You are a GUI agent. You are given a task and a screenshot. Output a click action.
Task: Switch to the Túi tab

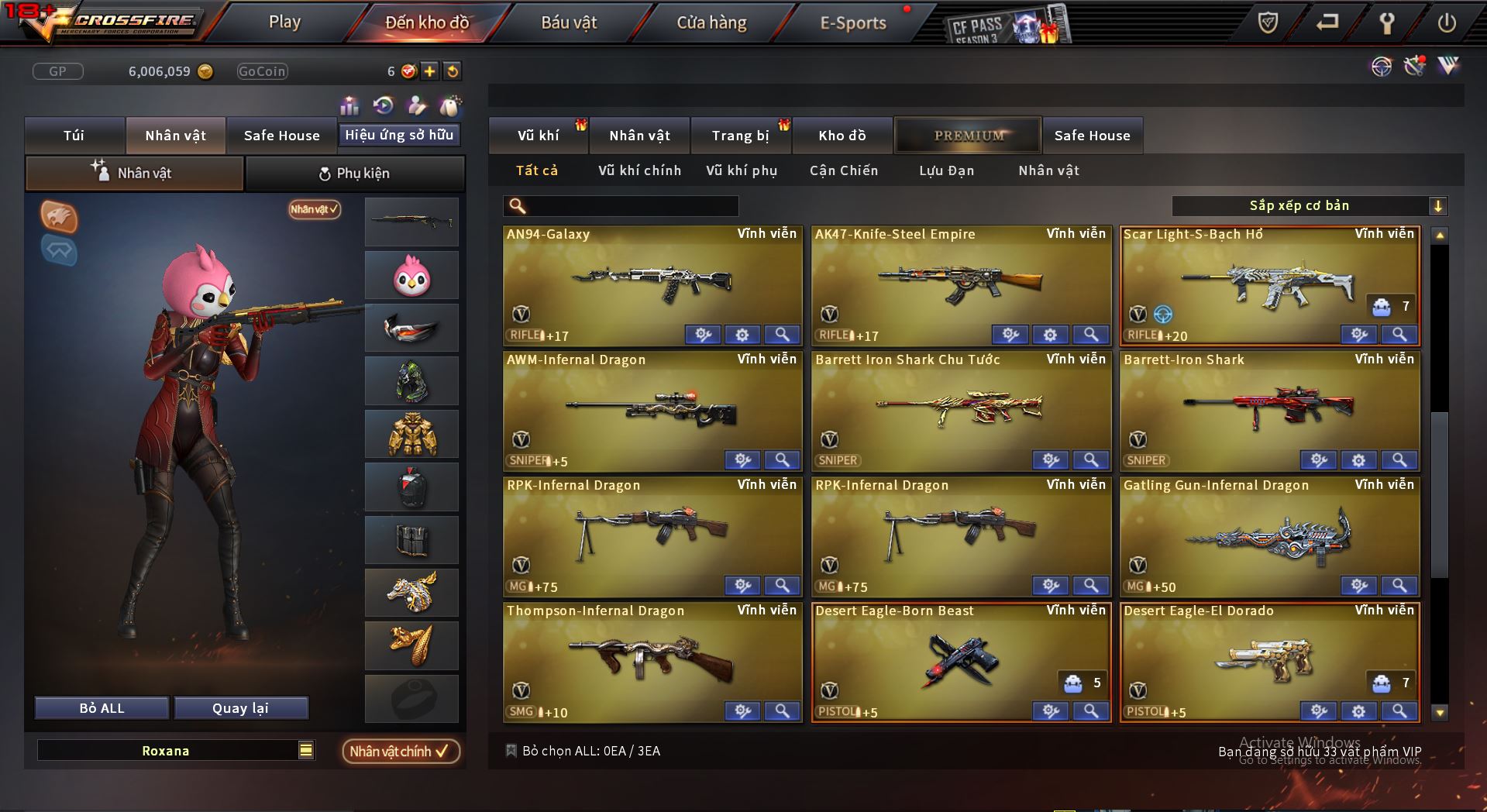74,136
